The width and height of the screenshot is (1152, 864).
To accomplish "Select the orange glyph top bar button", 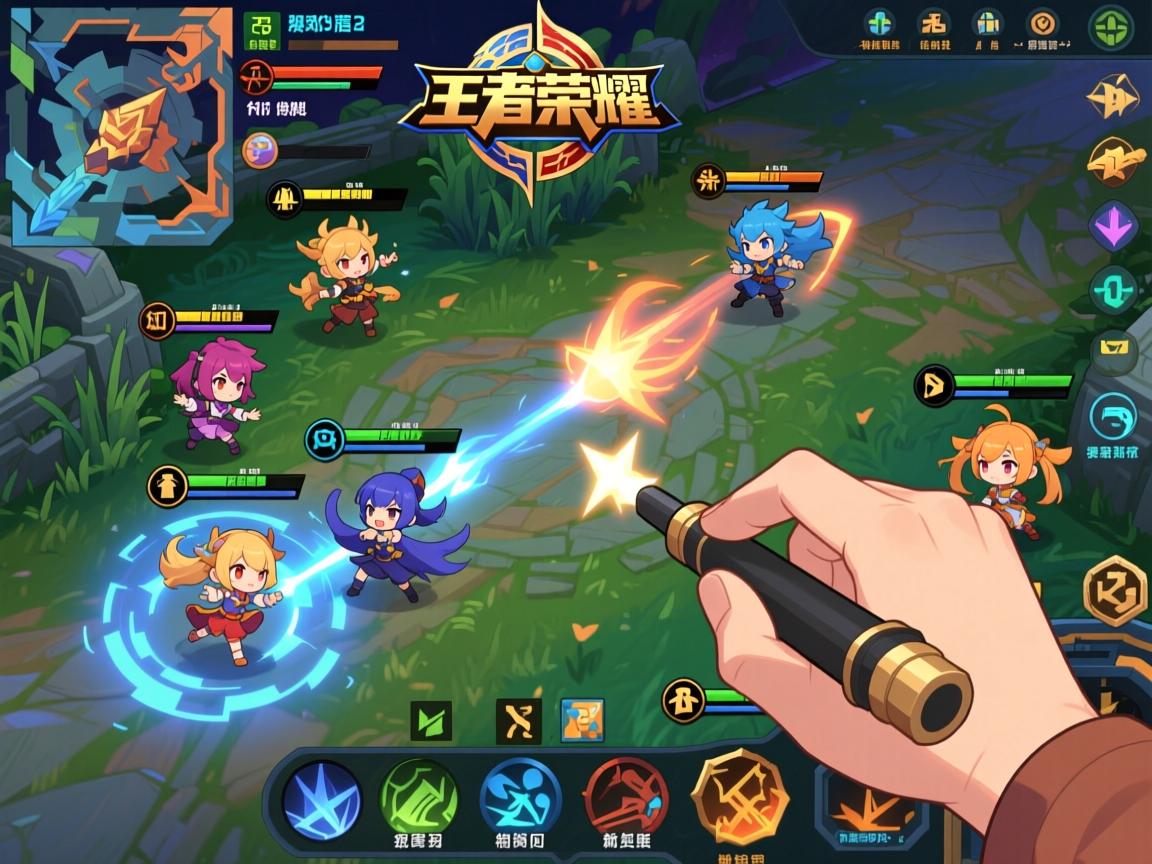I will pos(934,22).
